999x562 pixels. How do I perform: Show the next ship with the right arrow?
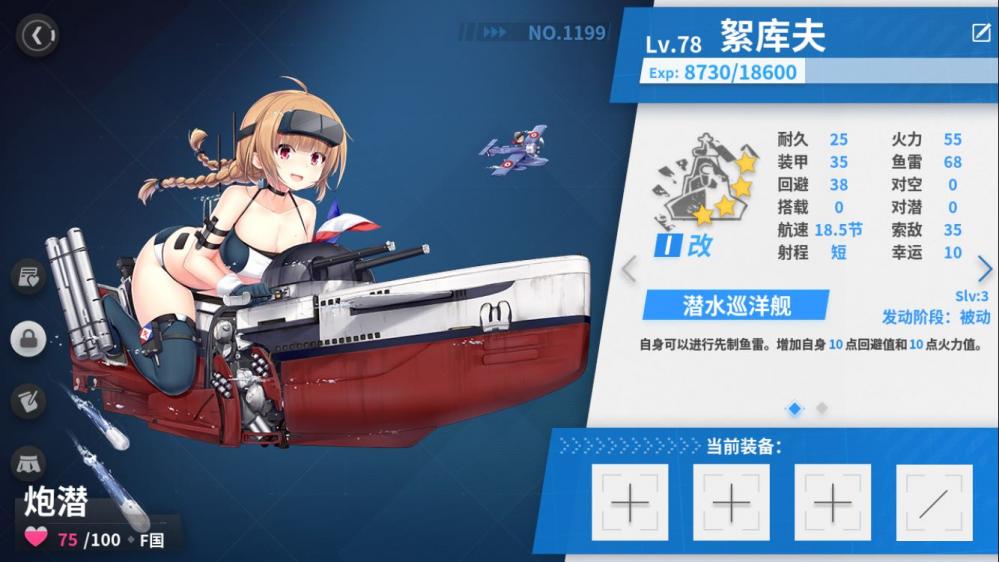click(985, 269)
